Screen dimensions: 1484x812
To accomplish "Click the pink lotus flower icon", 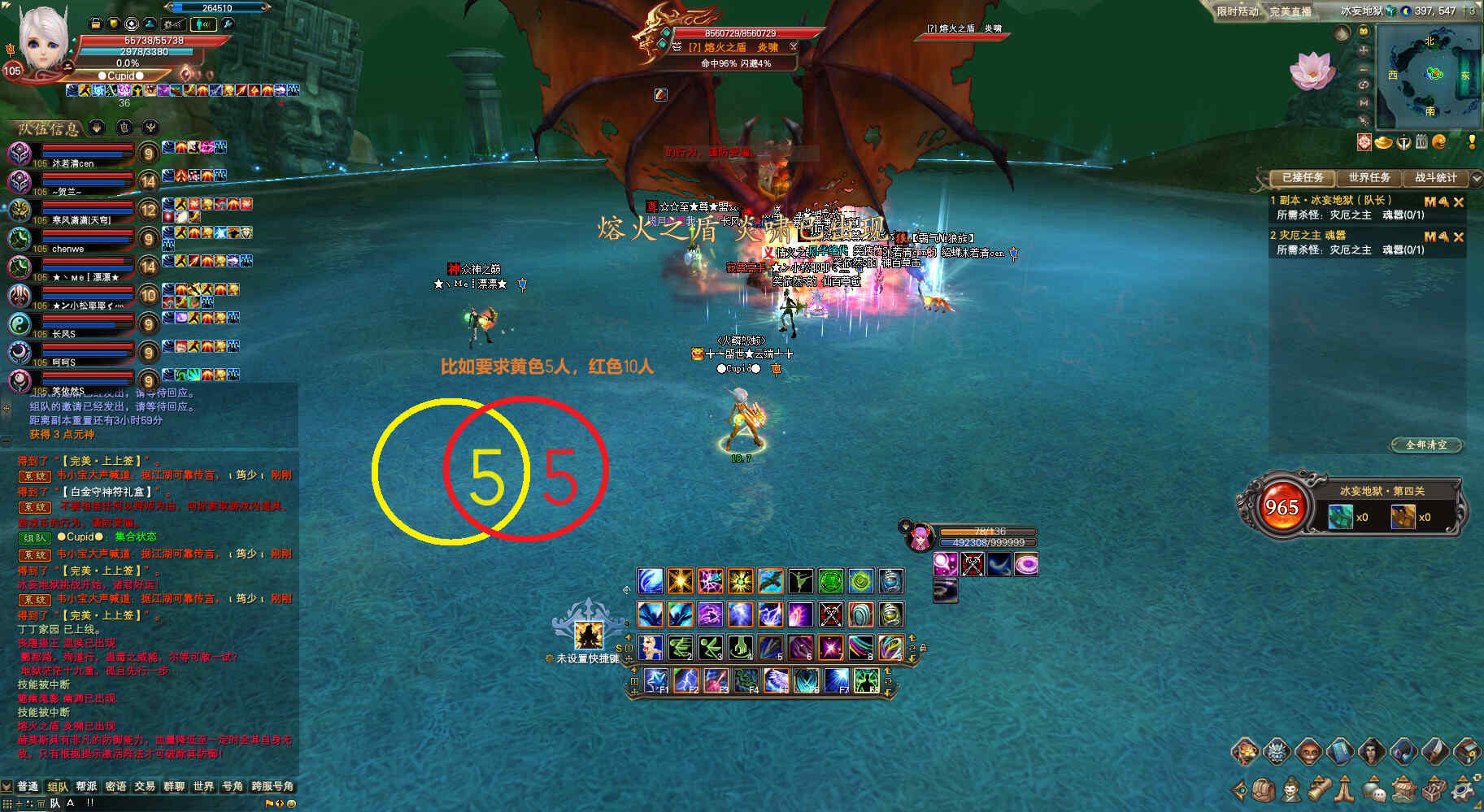I will coord(1311,71).
